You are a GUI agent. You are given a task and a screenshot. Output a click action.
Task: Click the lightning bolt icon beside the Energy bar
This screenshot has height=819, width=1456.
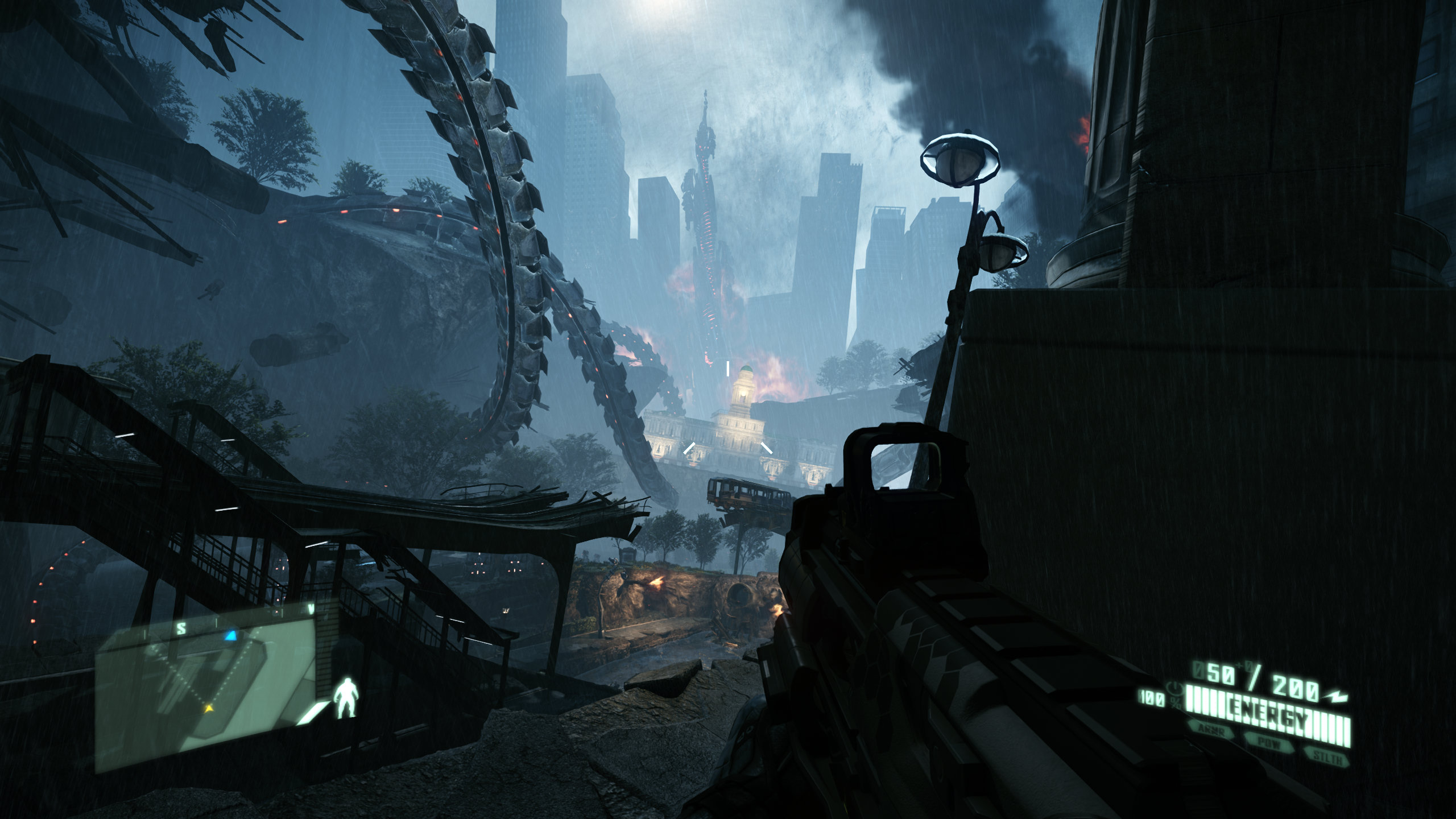1336,696
